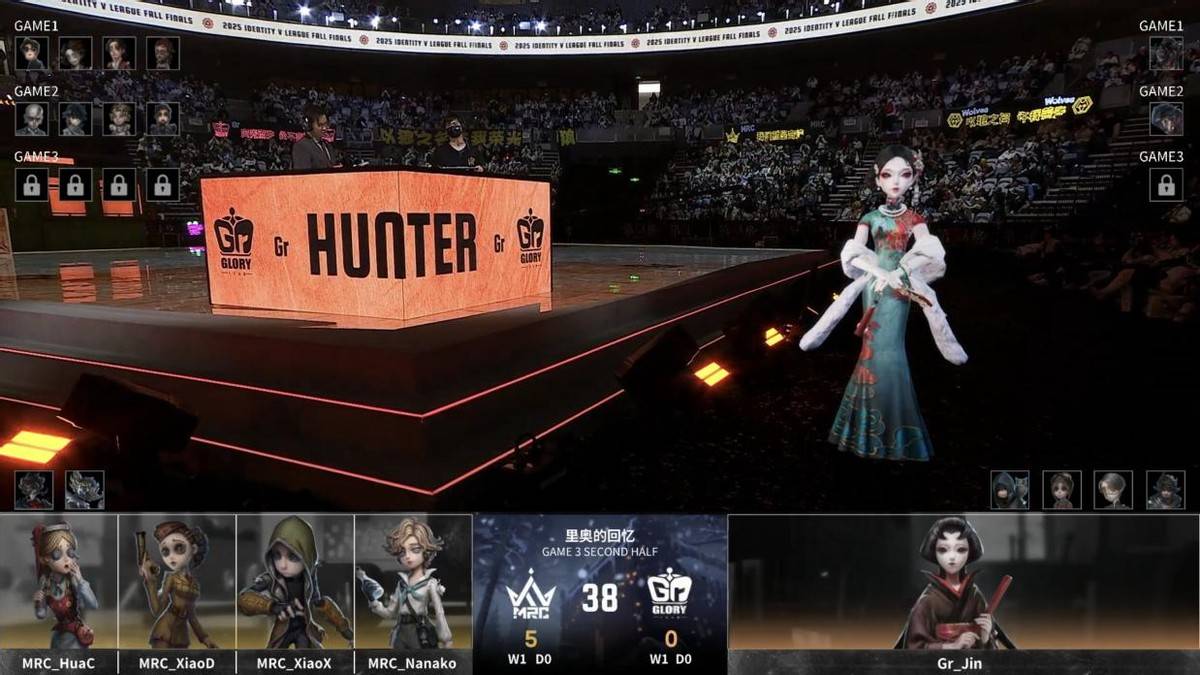1200x675 pixels.
Task: Click the MRC team logo
Action: (530, 598)
